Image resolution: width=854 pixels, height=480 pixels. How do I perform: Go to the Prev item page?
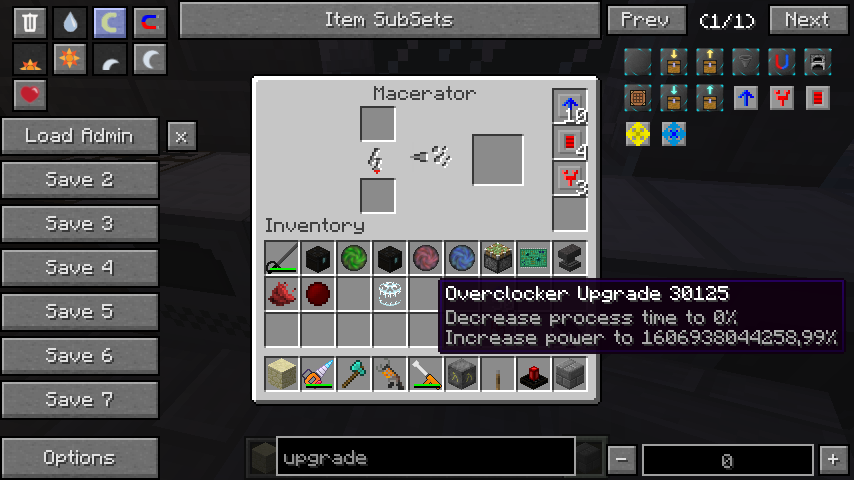pyautogui.click(x=646, y=20)
